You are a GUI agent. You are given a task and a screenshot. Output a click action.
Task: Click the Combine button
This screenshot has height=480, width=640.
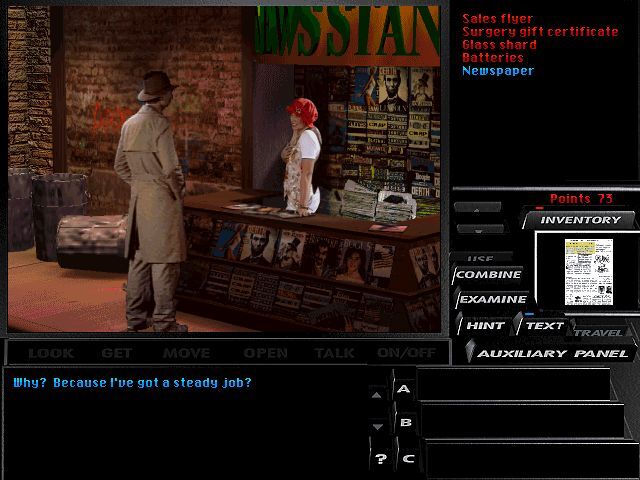(x=489, y=274)
